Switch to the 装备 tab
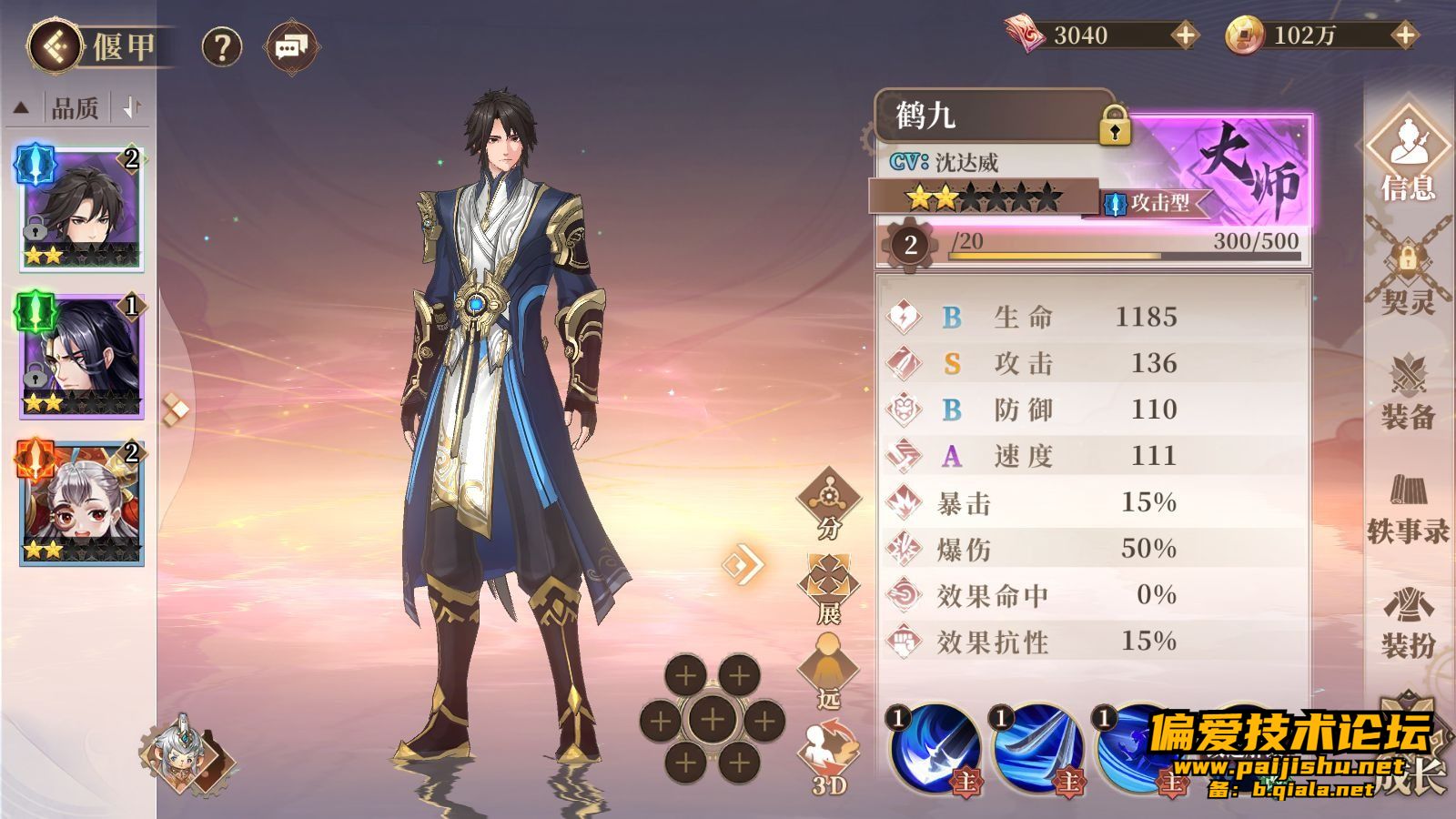 pos(1407,393)
